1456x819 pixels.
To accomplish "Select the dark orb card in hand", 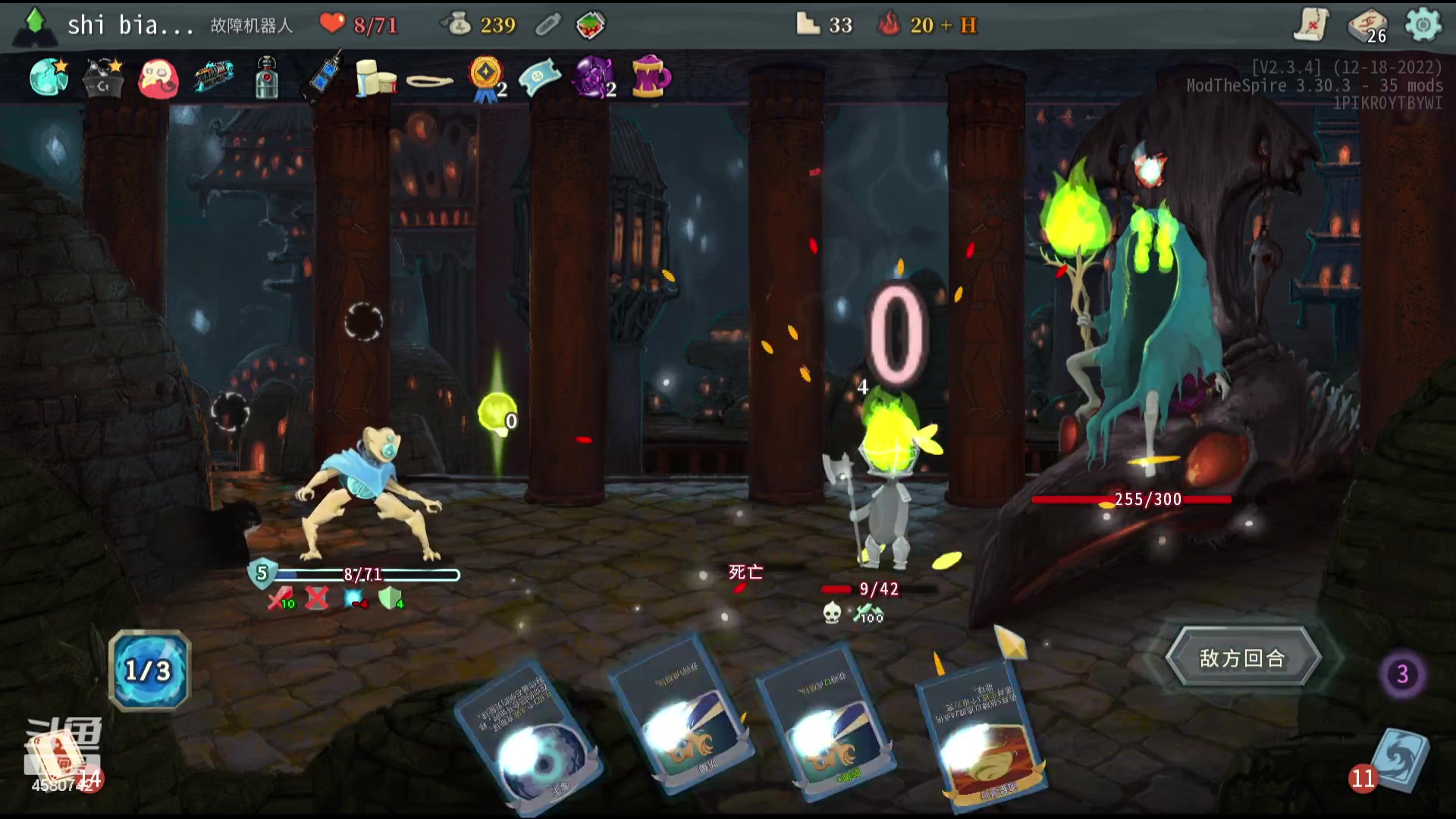I will click(531, 736).
